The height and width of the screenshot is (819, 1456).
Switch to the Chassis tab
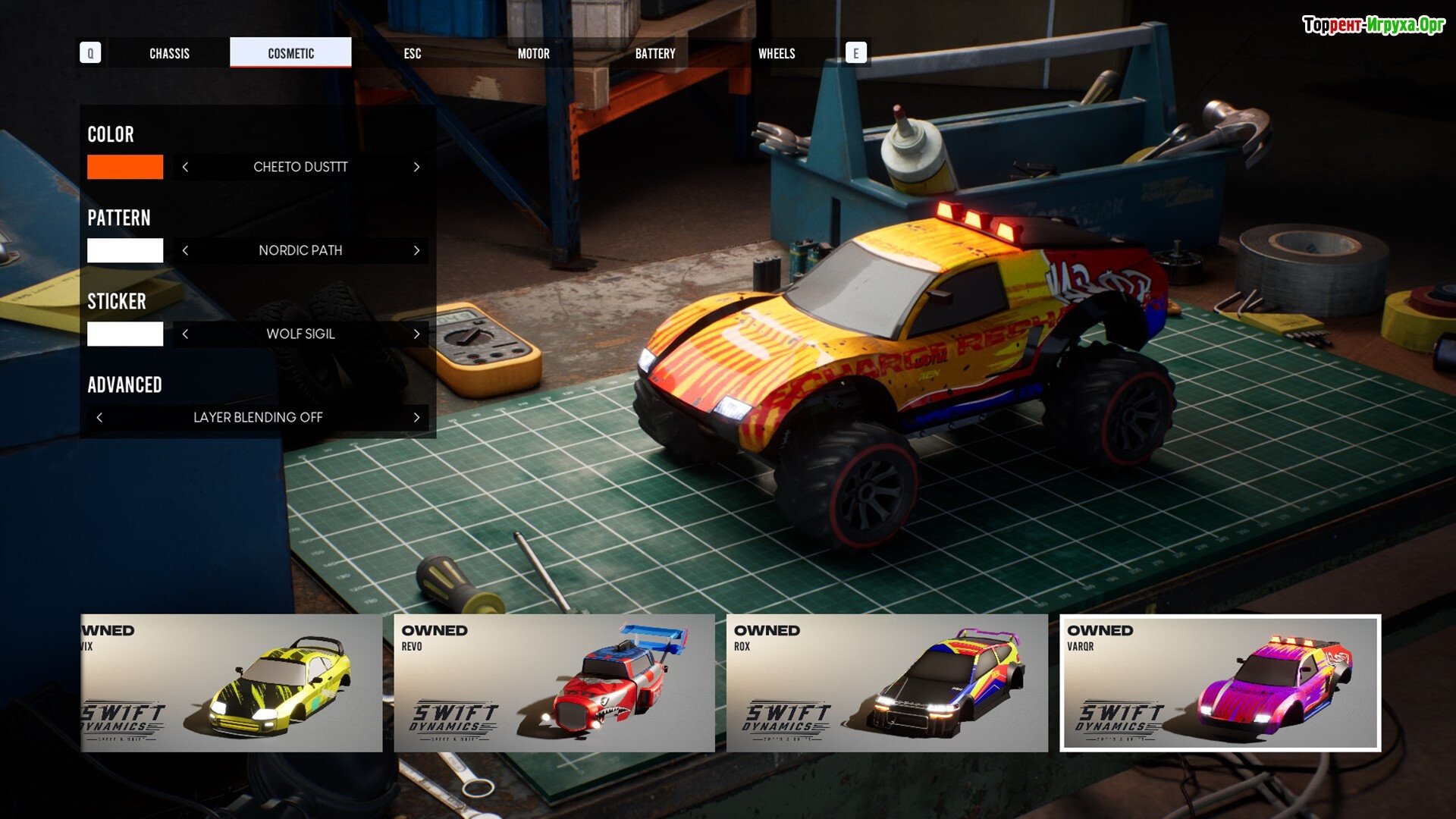[169, 53]
